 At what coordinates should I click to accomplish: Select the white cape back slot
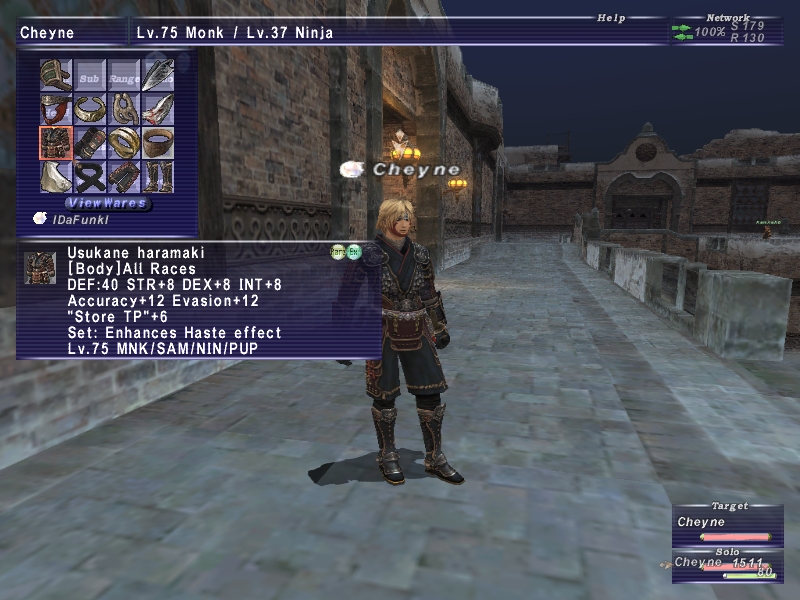pyautogui.click(x=55, y=177)
